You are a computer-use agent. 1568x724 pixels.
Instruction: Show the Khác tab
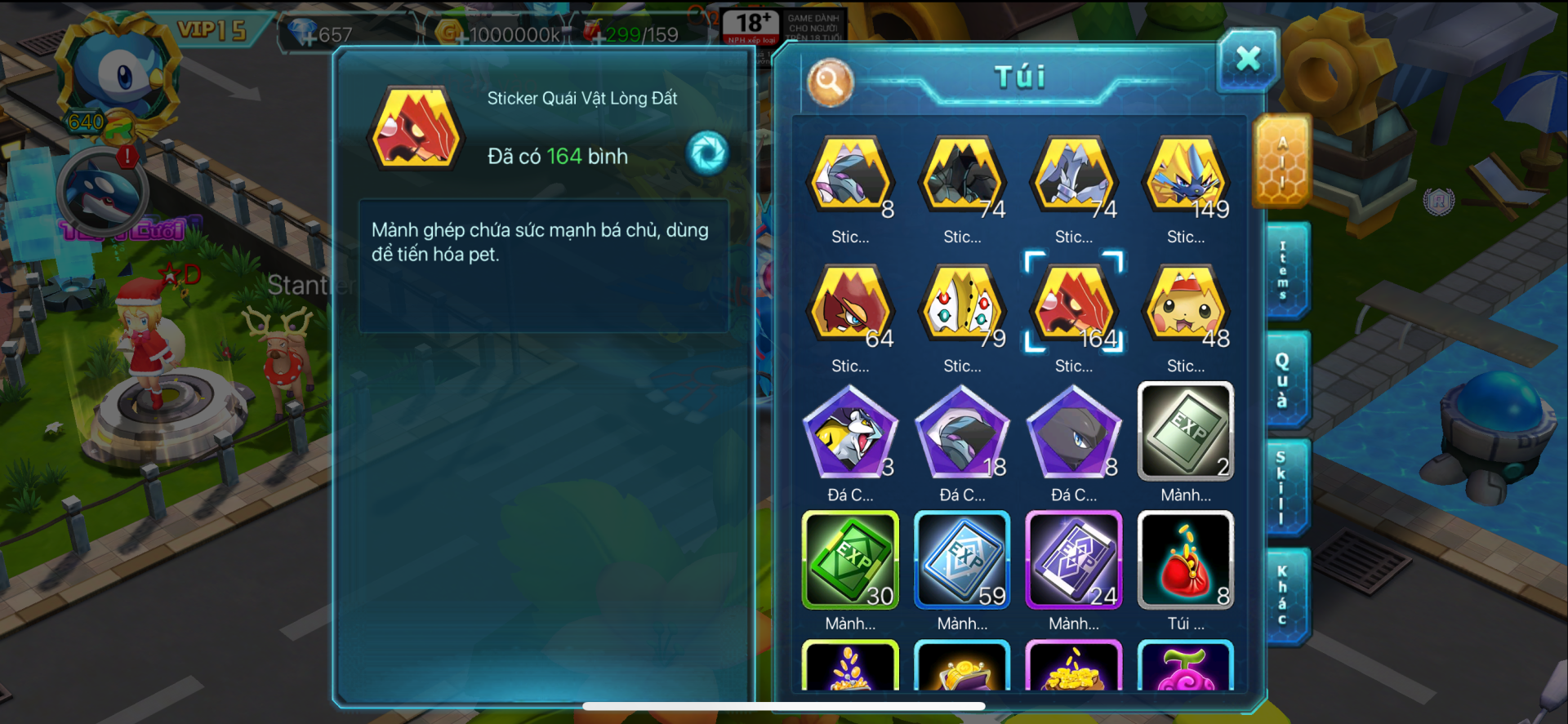[x=1283, y=596]
